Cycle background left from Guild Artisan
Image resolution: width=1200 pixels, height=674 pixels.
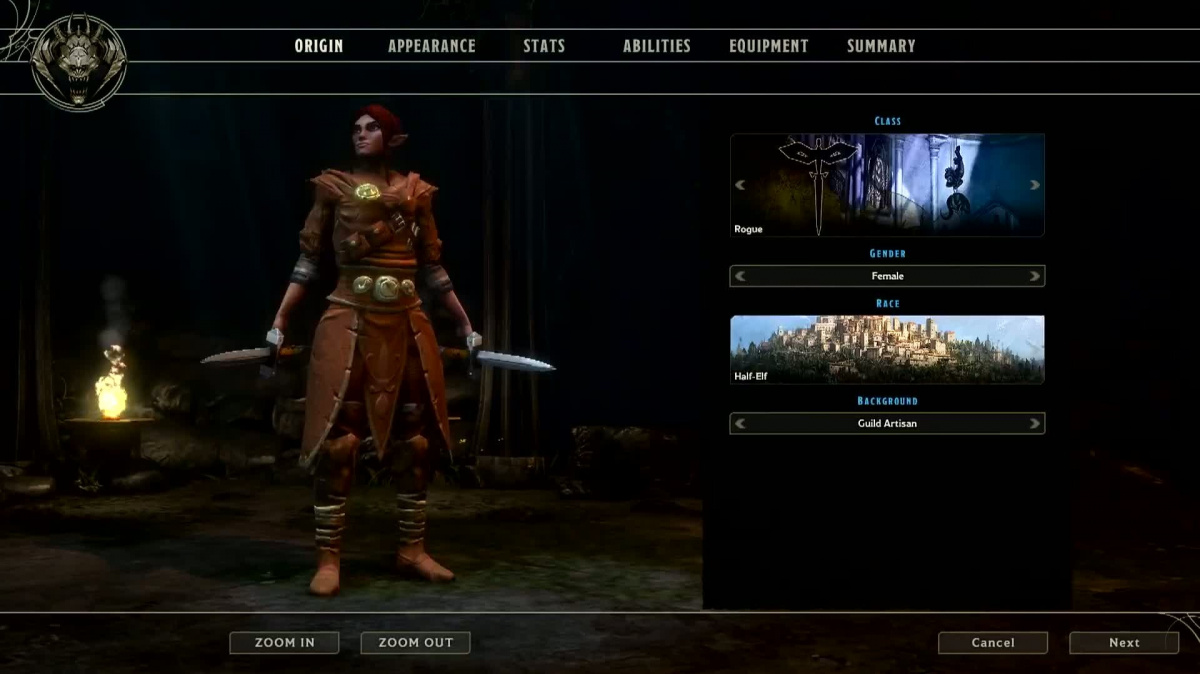coord(741,424)
